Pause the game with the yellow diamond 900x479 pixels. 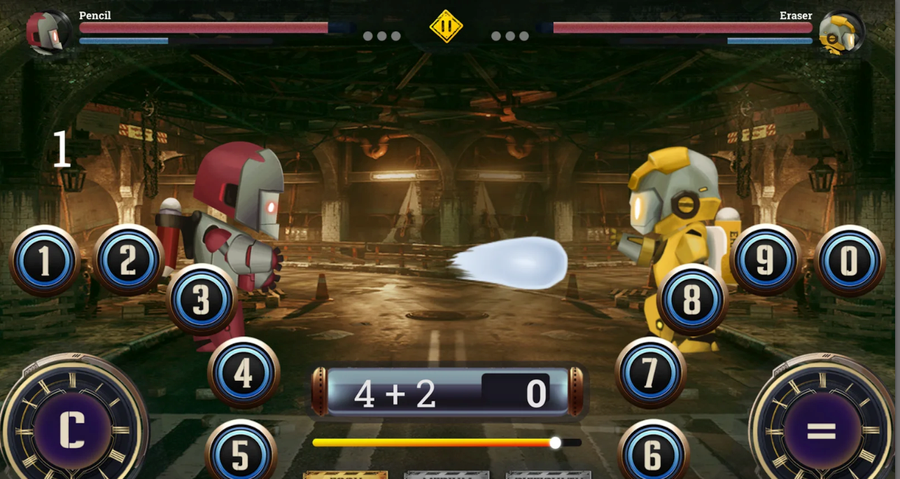[446, 26]
